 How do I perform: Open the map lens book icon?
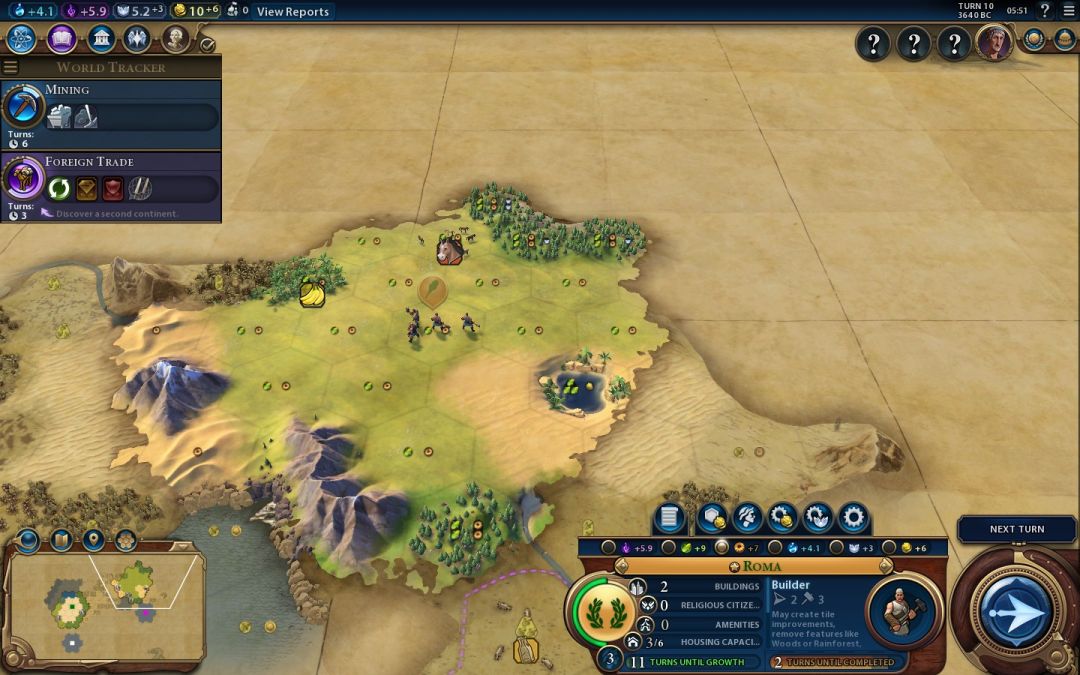tap(60, 541)
